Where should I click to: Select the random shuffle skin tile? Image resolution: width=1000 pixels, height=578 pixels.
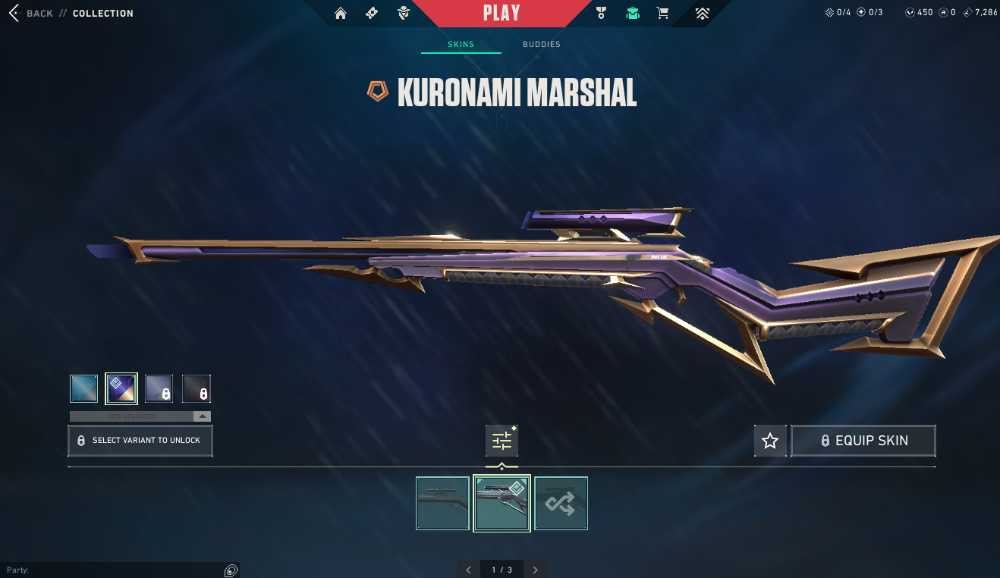[x=561, y=503]
